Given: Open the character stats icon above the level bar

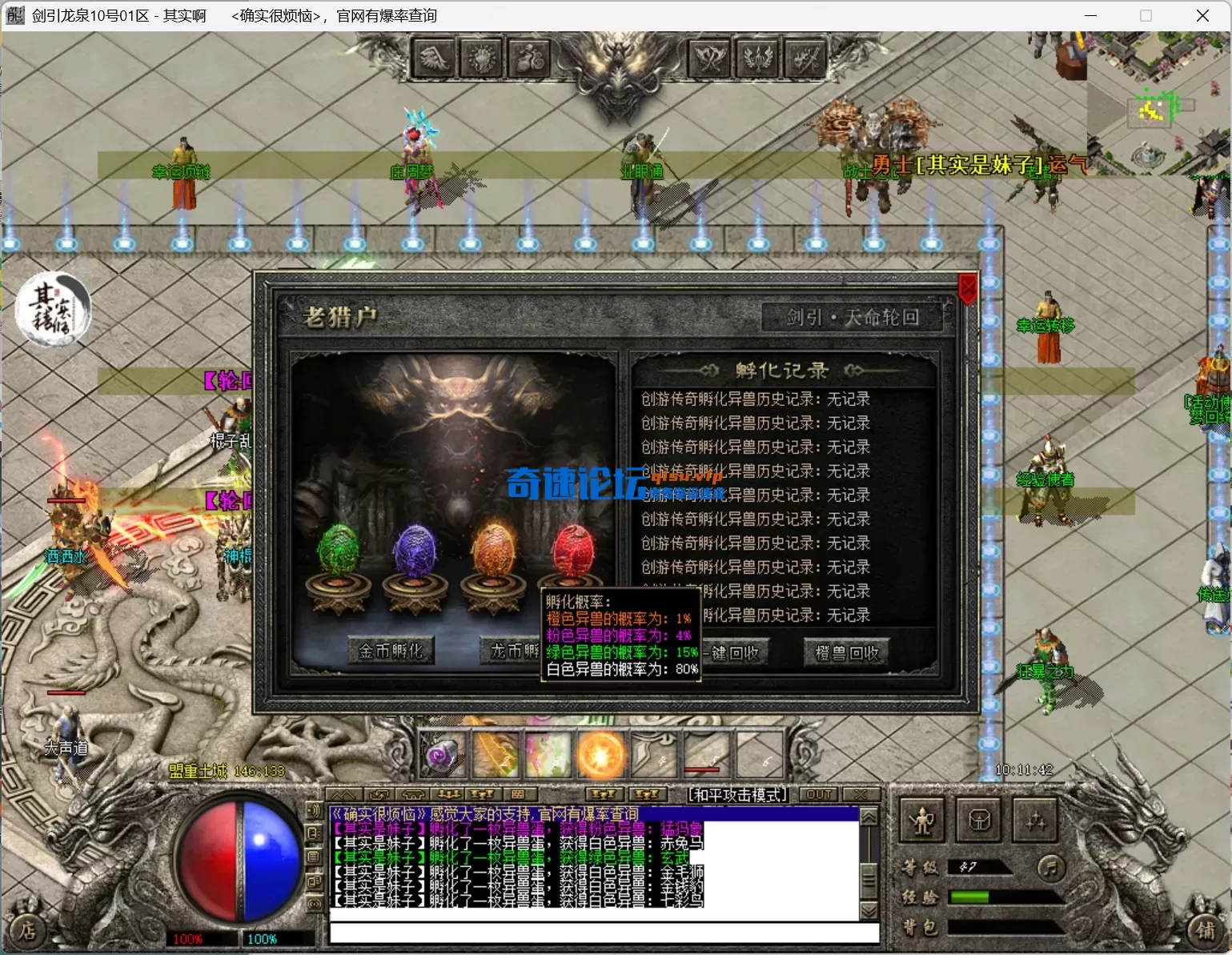Looking at the screenshot, I should click(x=922, y=821).
